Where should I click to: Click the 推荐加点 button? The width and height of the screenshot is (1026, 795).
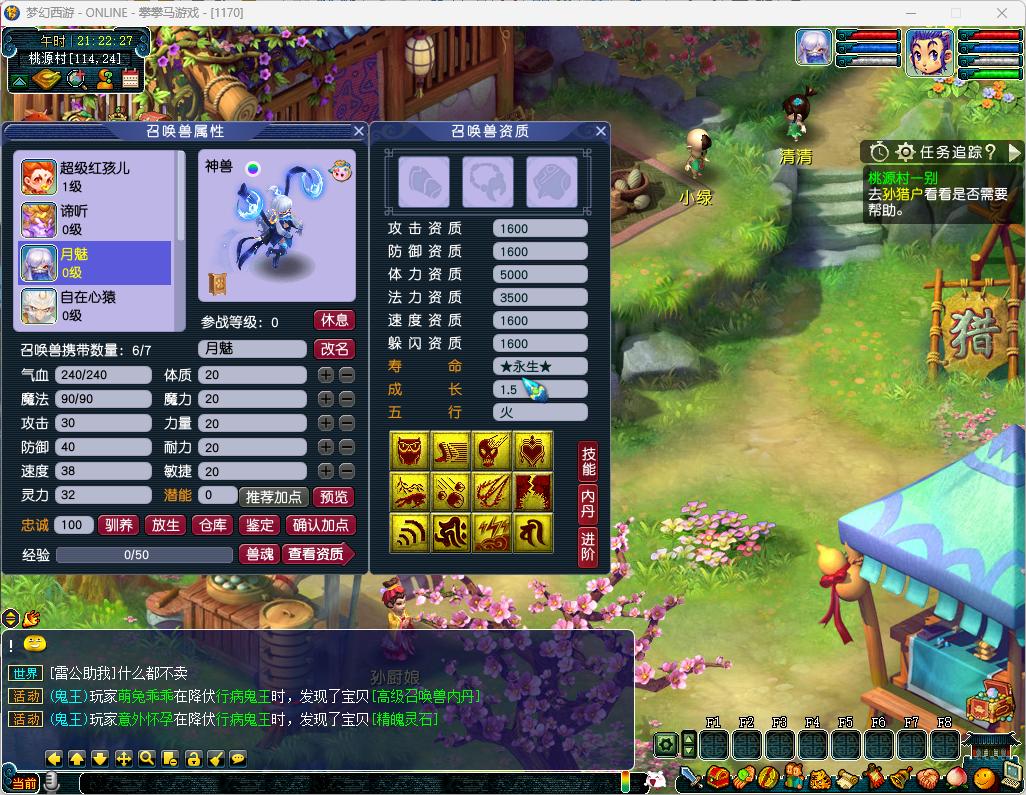click(x=273, y=497)
